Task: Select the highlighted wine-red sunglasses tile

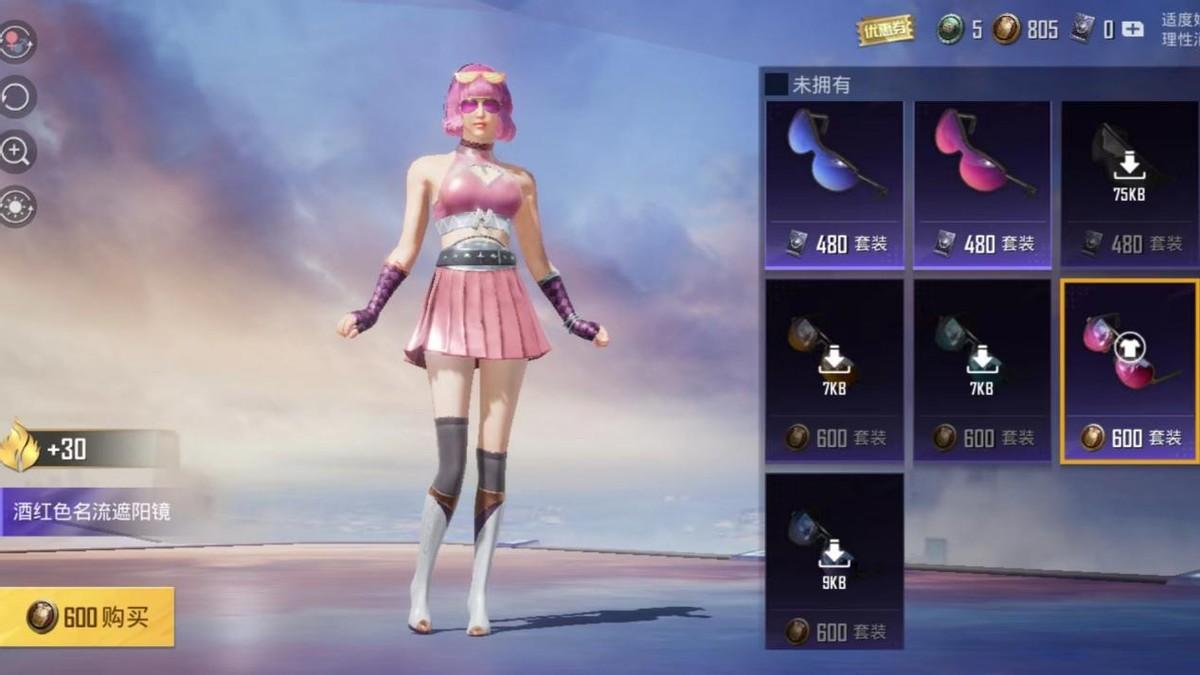Action: [1129, 370]
